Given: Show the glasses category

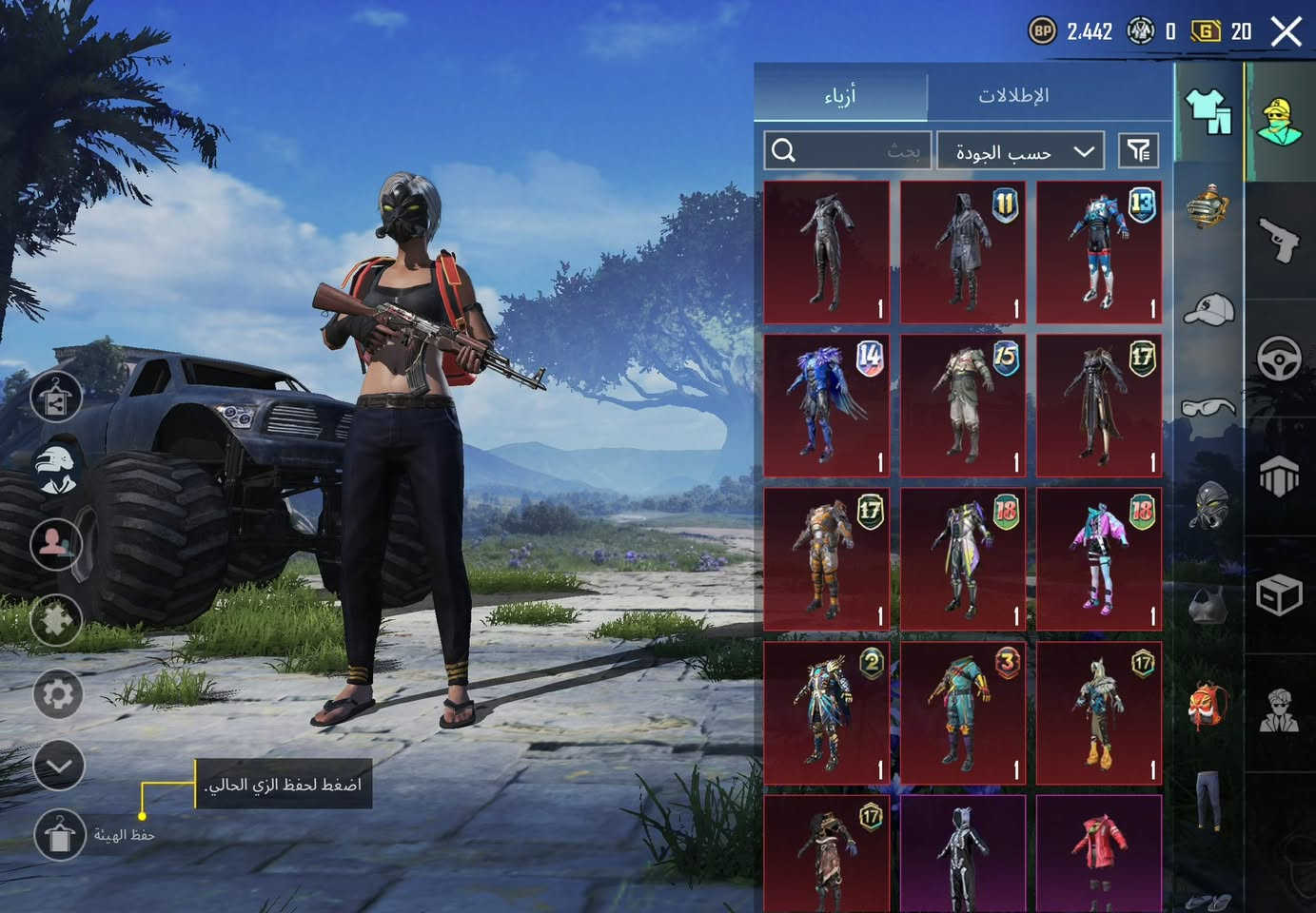Looking at the screenshot, I should pyautogui.click(x=1209, y=409).
